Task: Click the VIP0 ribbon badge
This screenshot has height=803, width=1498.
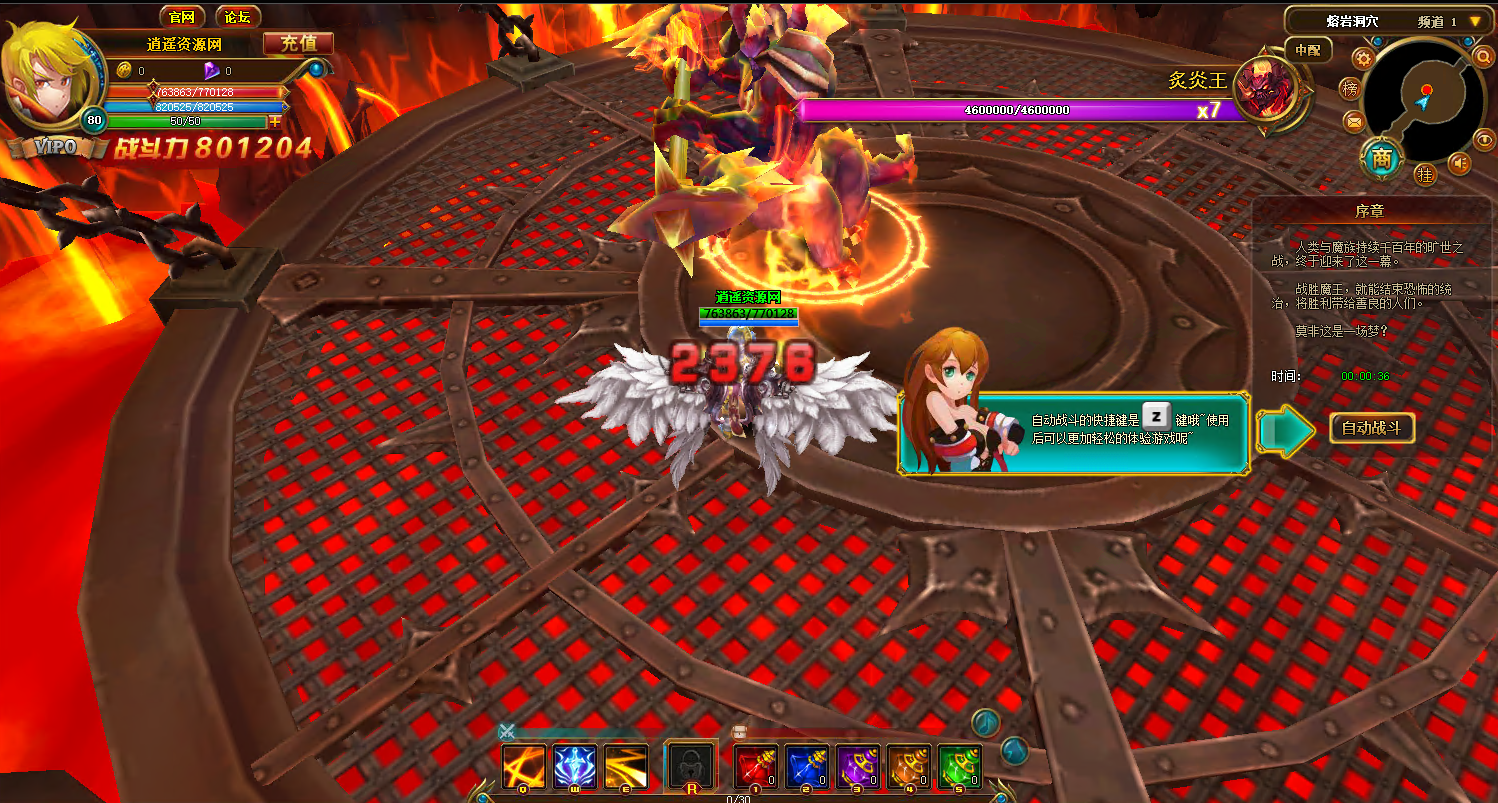Action: [55, 147]
